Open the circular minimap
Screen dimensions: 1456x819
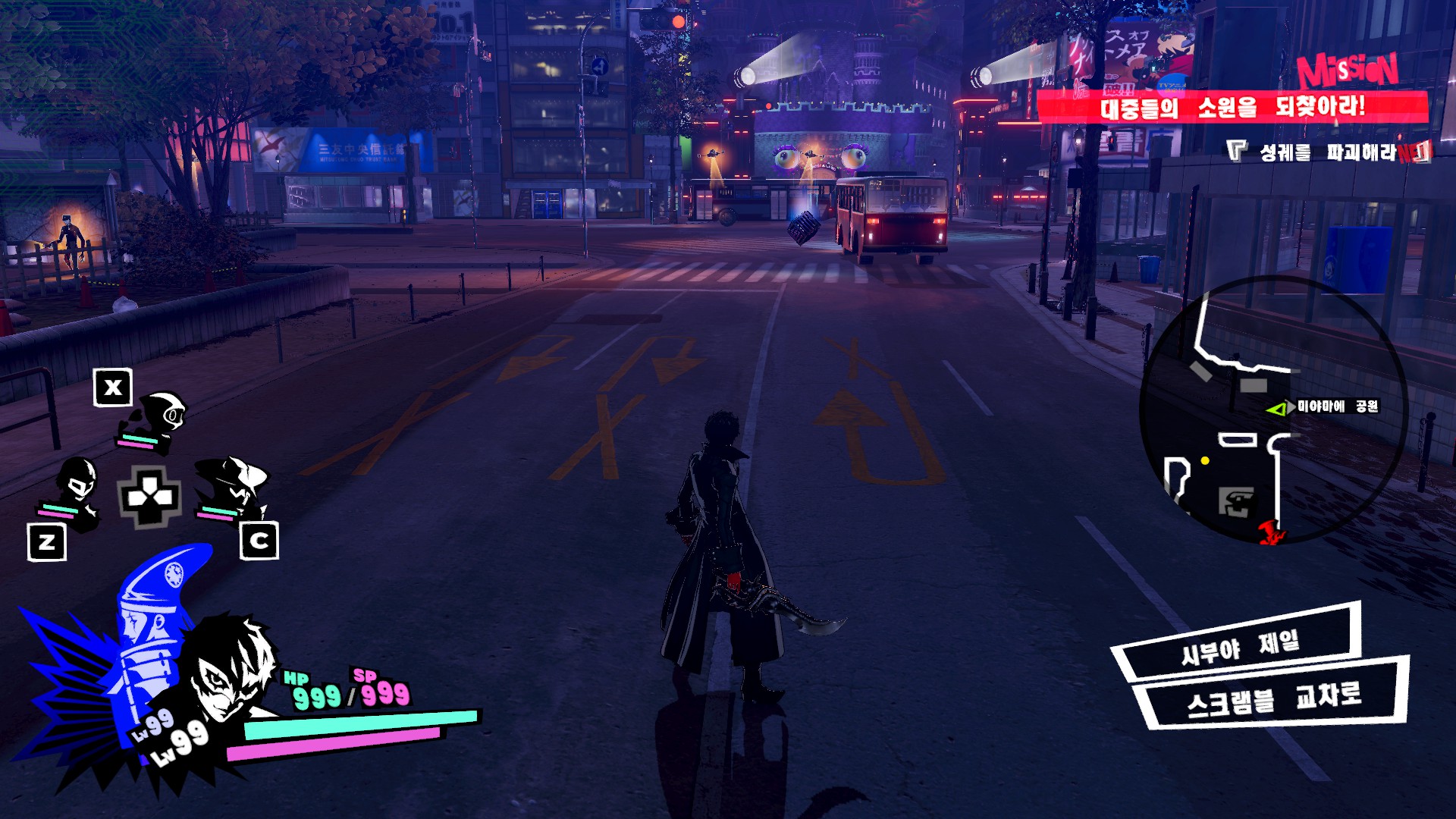tap(1274, 409)
